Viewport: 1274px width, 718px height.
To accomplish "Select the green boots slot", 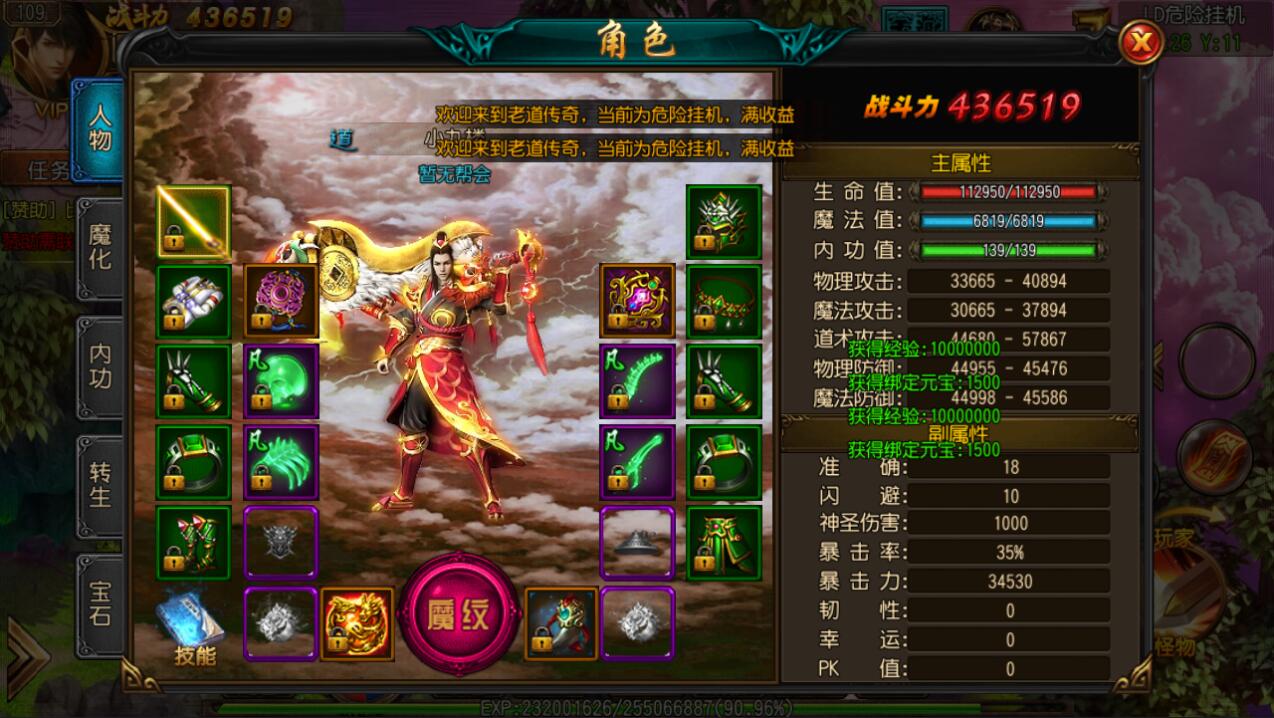I will point(193,543).
